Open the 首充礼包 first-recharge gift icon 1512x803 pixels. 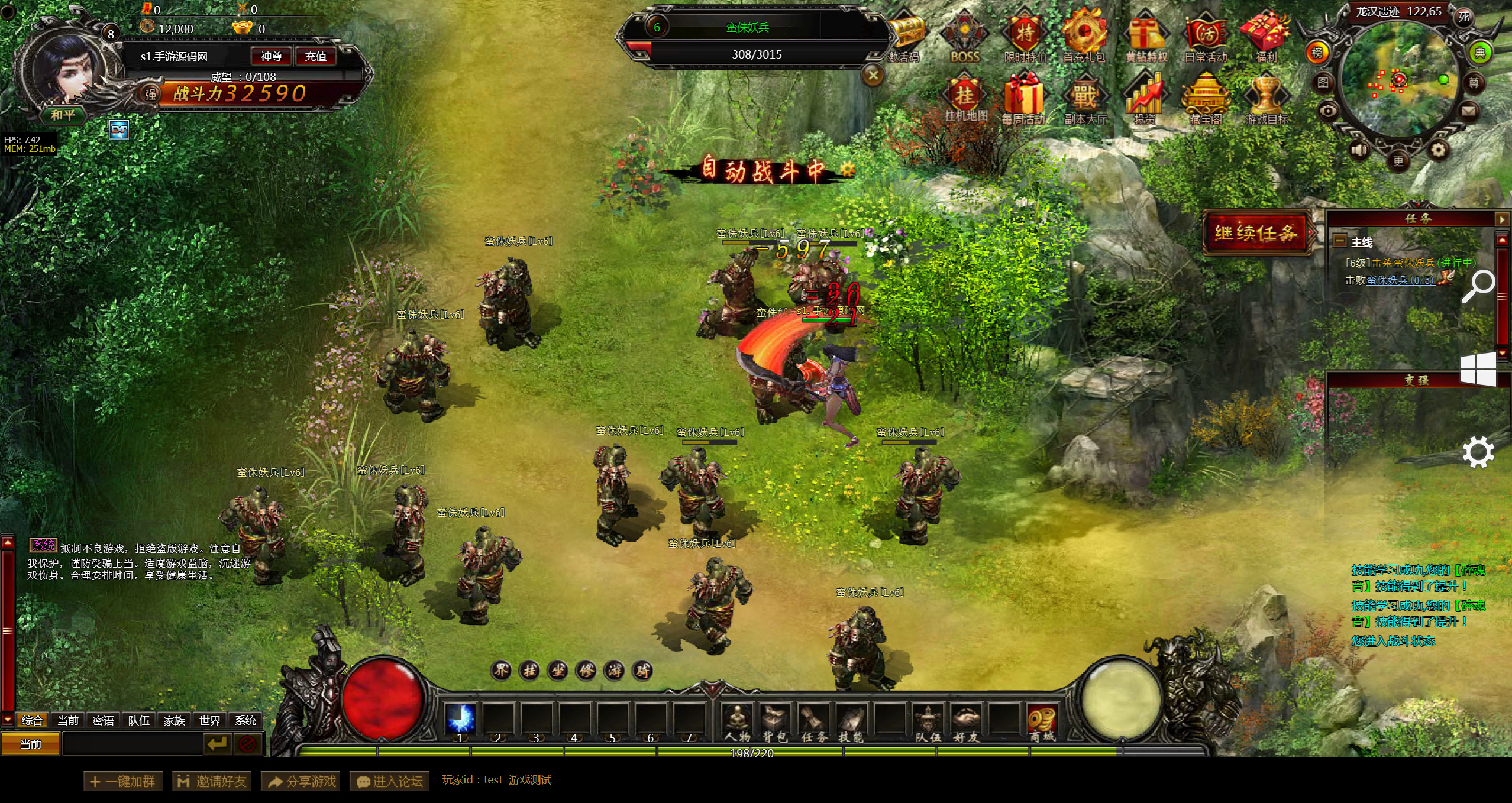[x=1084, y=35]
